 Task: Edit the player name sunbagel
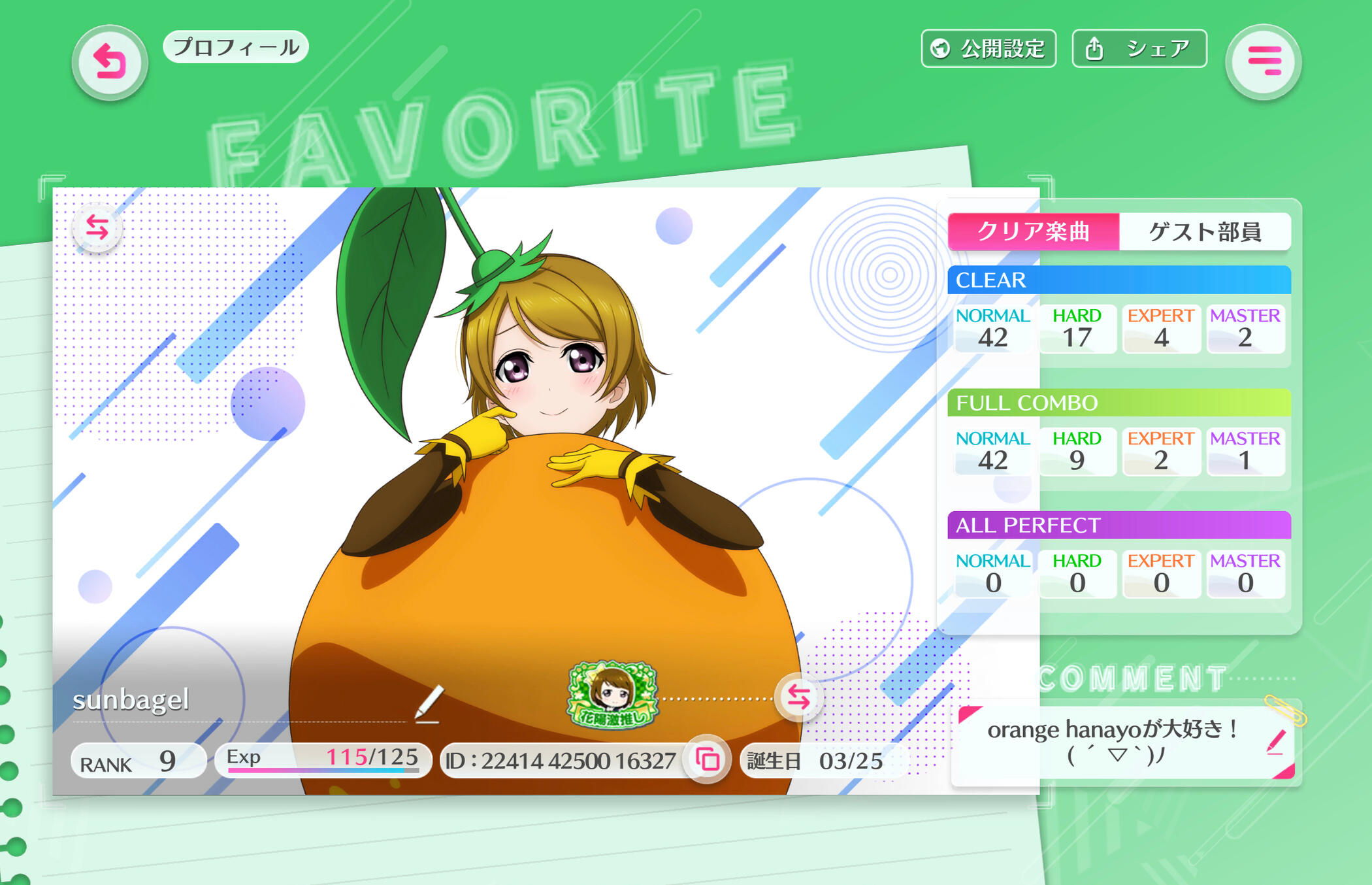[x=429, y=704]
